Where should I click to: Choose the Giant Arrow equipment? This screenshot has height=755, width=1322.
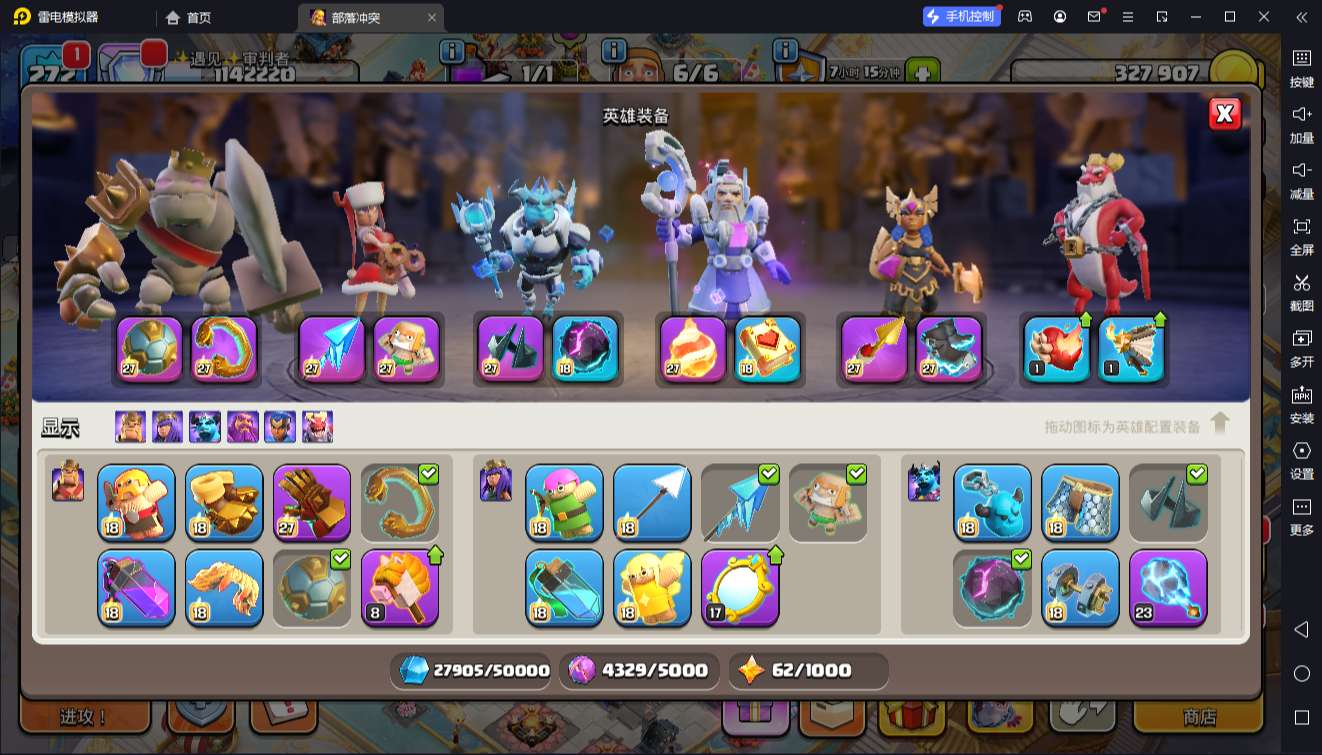point(652,503)
